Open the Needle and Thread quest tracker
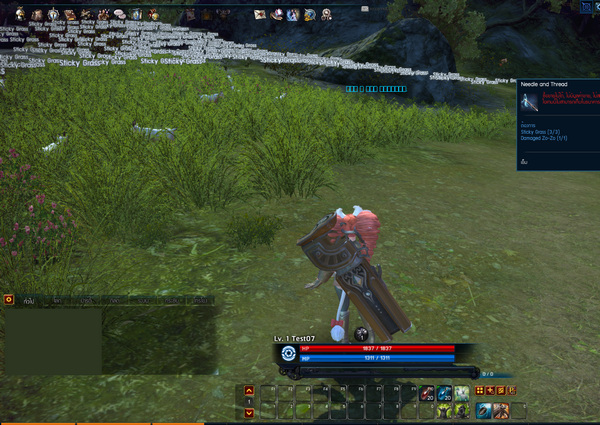The width and height of the screenshot is (600, 425). [545, 85]
